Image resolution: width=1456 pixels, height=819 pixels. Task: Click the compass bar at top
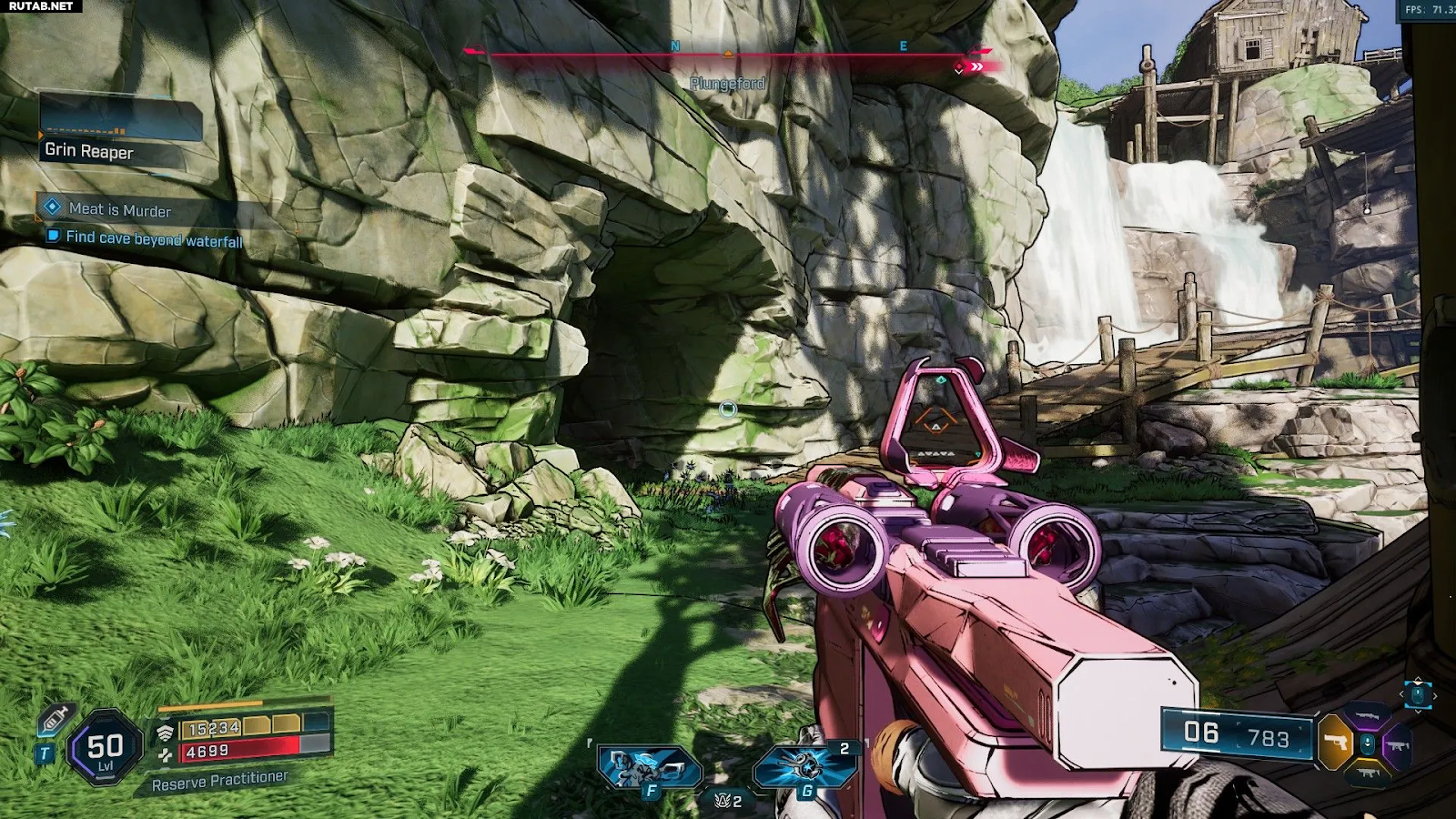pos(728,55)
